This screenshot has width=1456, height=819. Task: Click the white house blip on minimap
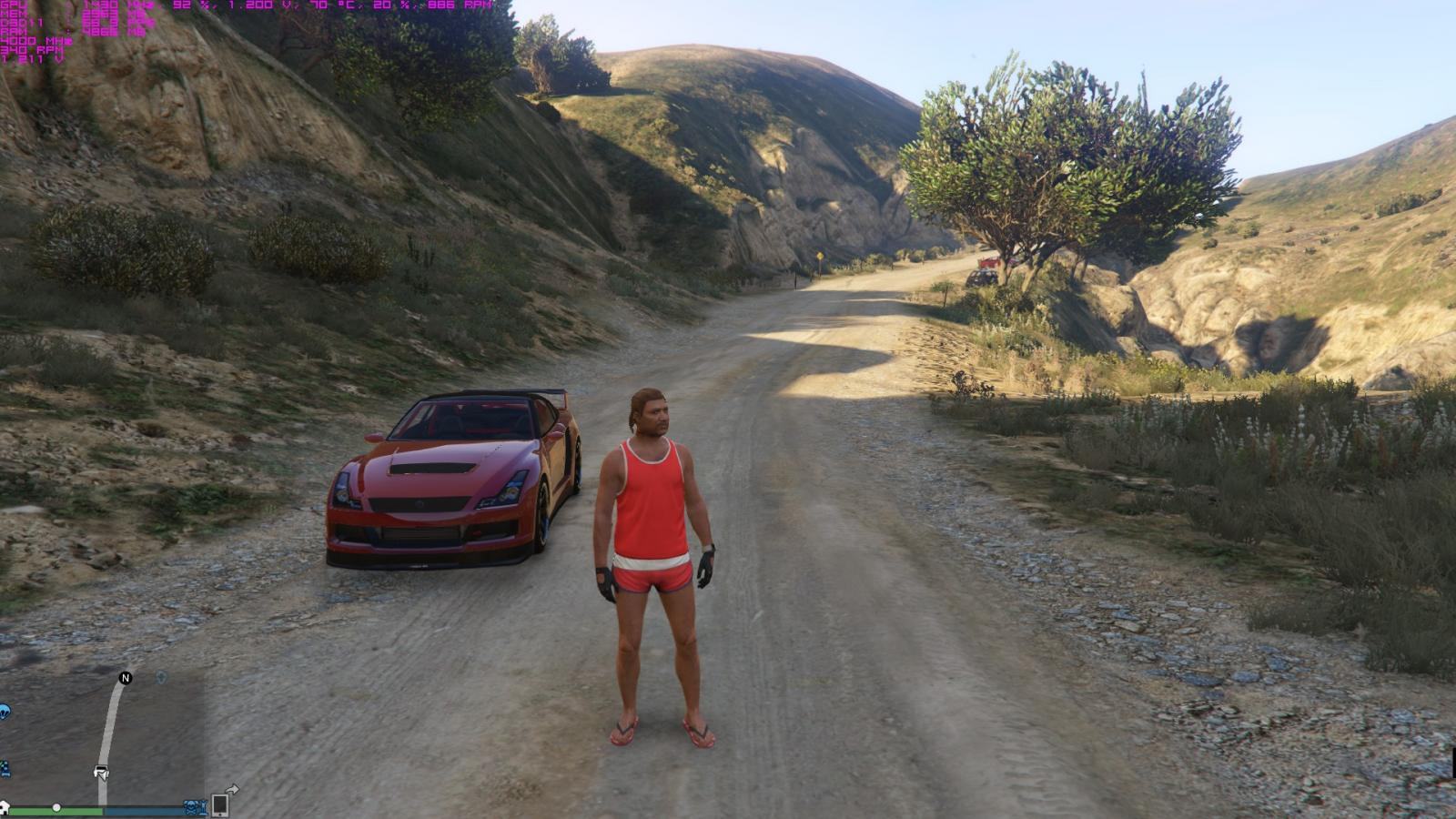pyautogui.click(x=5, y=807)
